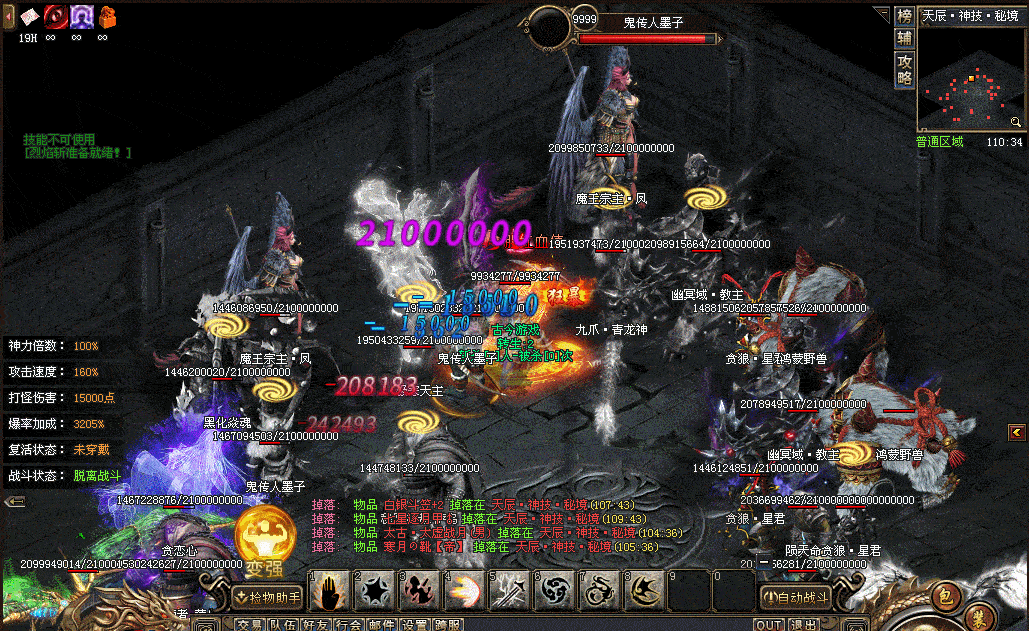Open the 好友 friends list
Image resolution: width=1029 pixels, height=631 pixels.
point(315,624)
